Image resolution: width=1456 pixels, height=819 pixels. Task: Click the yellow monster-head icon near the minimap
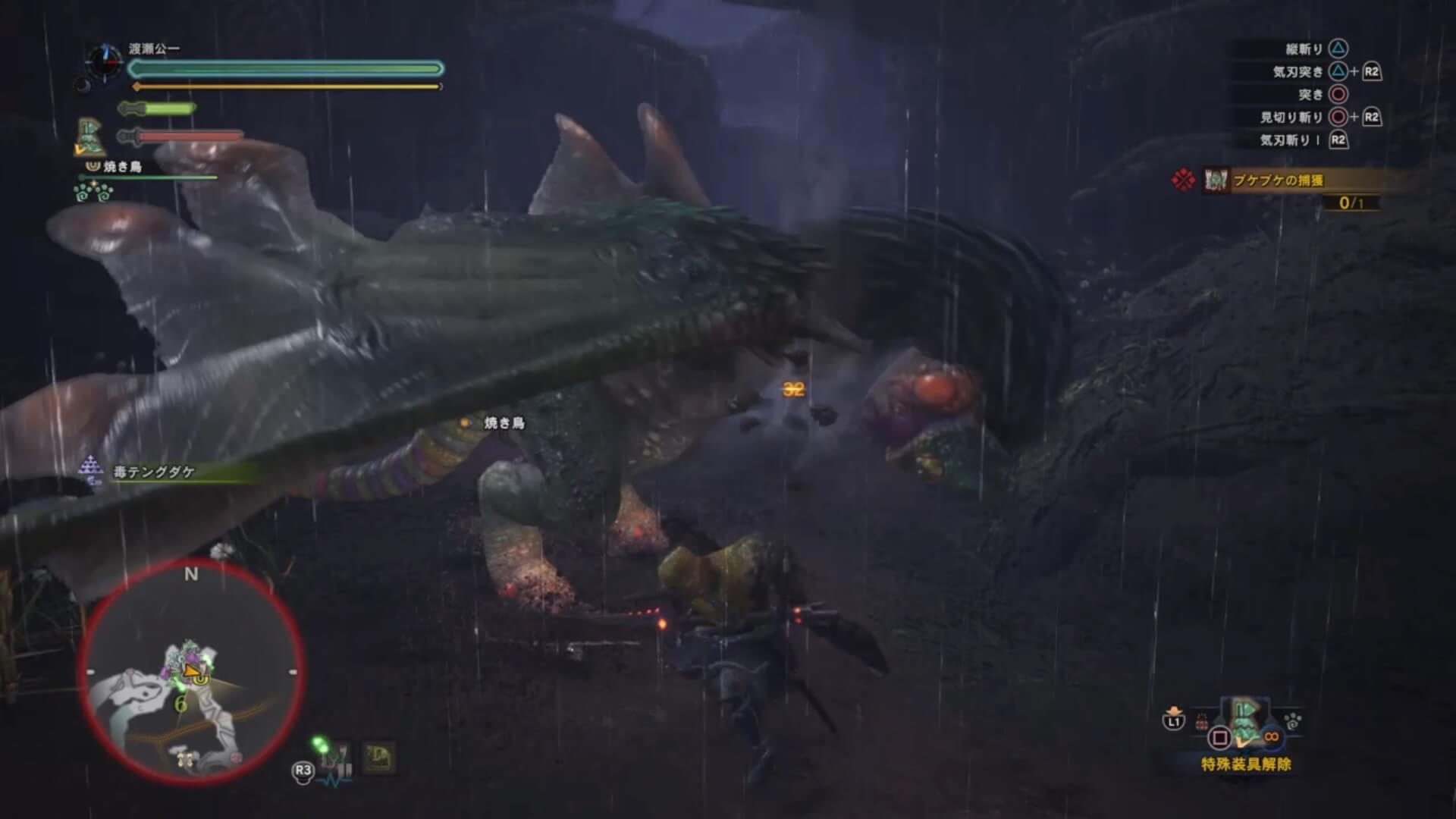379,757
